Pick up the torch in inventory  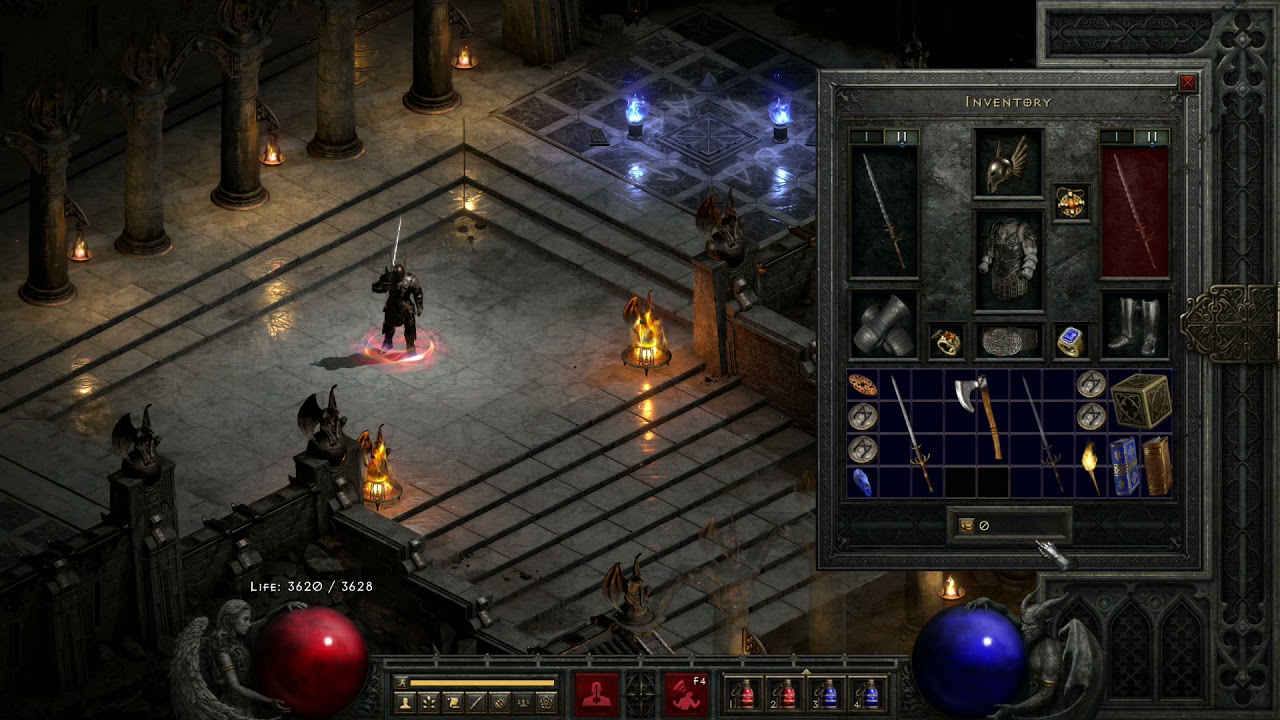click(x=1090, y=465)
